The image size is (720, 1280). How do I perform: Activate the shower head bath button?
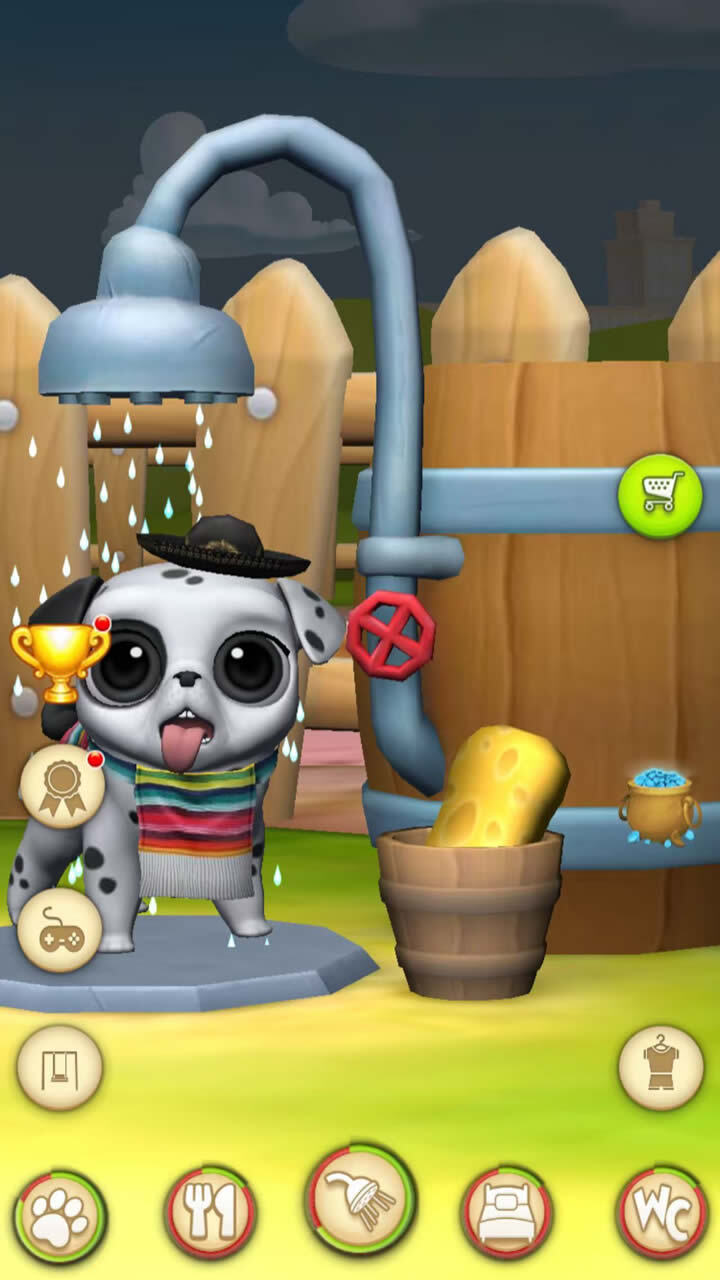[360, 1200]
